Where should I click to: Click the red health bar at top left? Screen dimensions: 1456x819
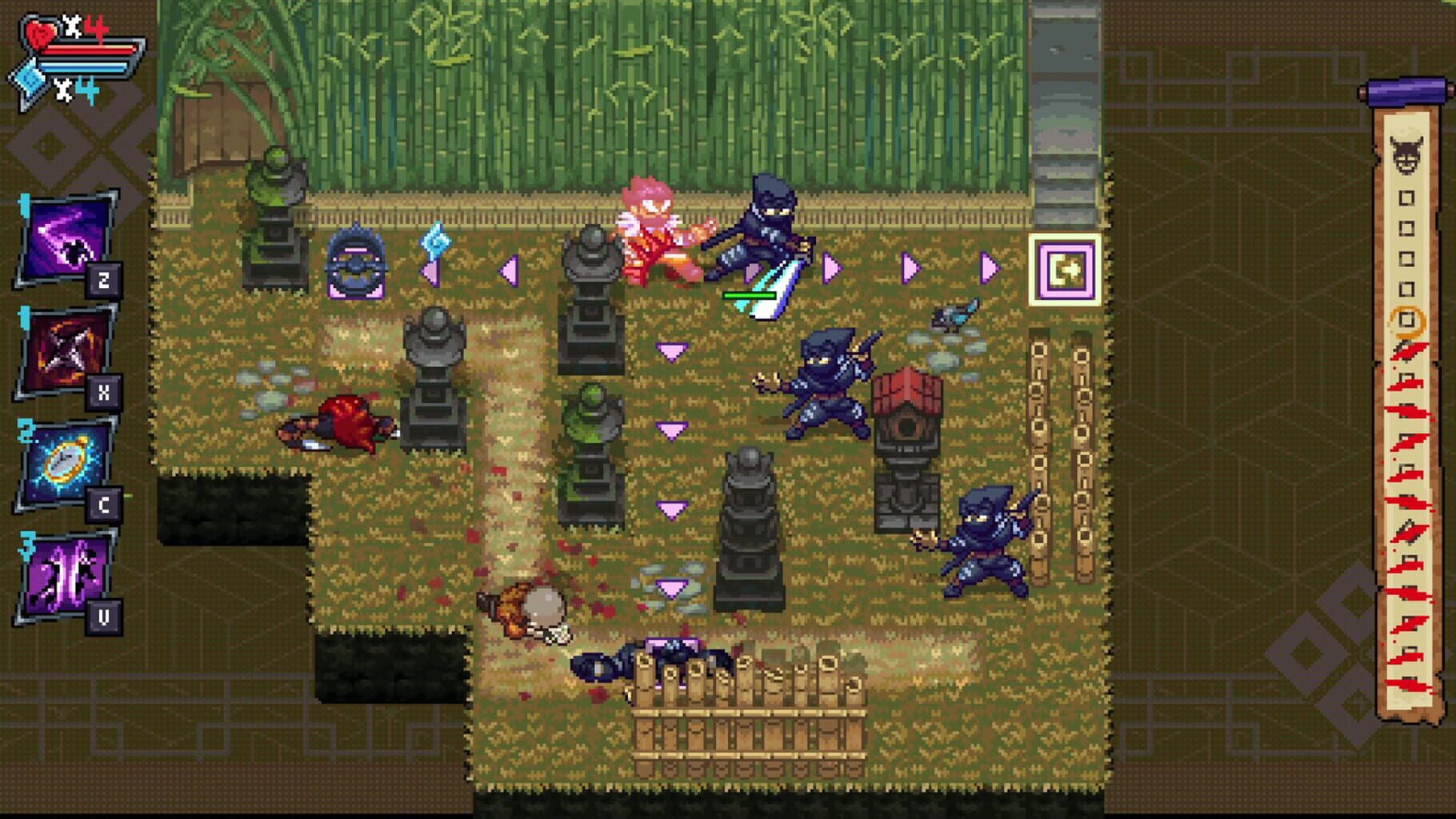coord(88,50)
